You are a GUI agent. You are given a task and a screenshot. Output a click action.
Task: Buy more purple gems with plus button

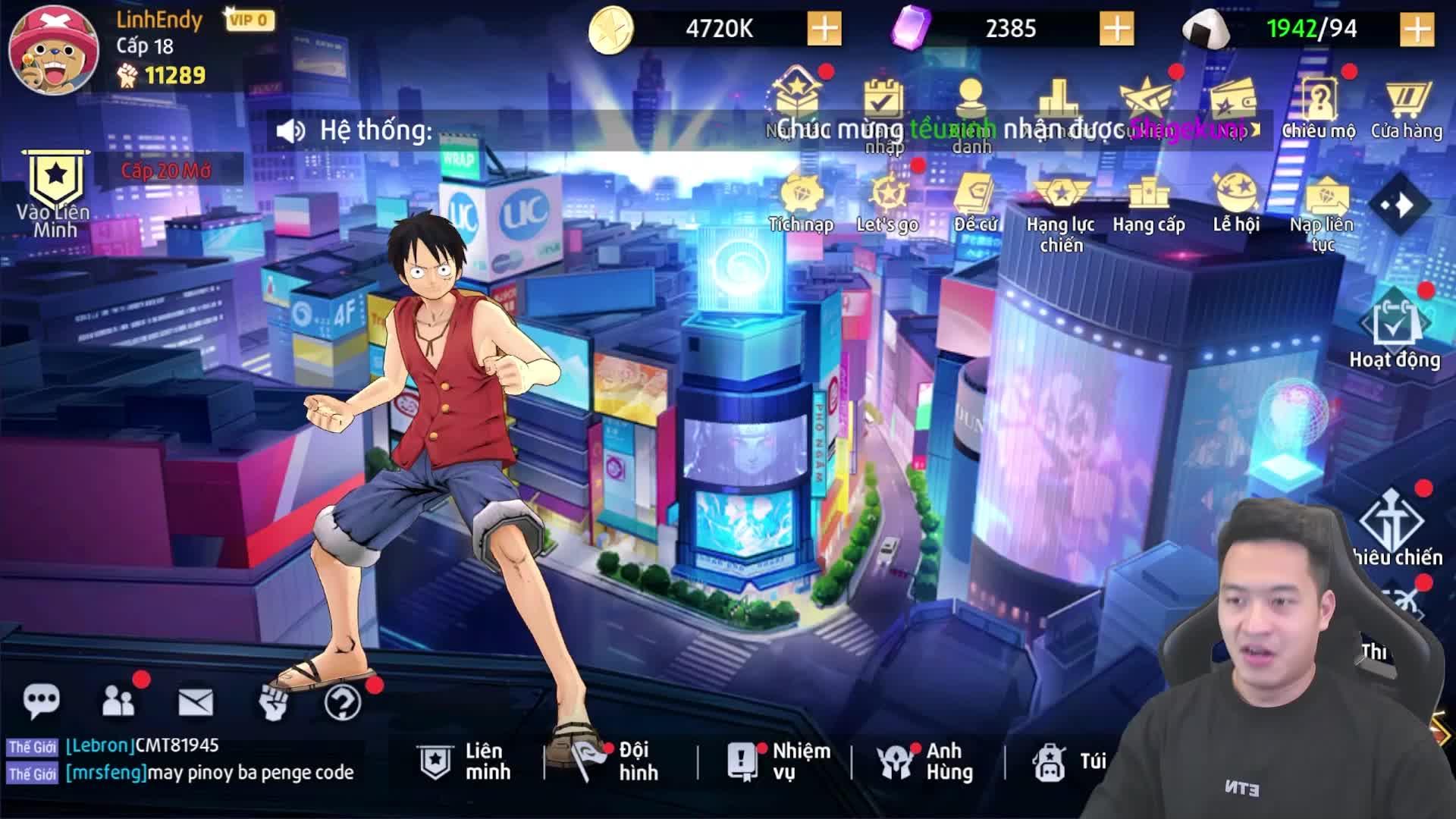[x=1116, y=29]
